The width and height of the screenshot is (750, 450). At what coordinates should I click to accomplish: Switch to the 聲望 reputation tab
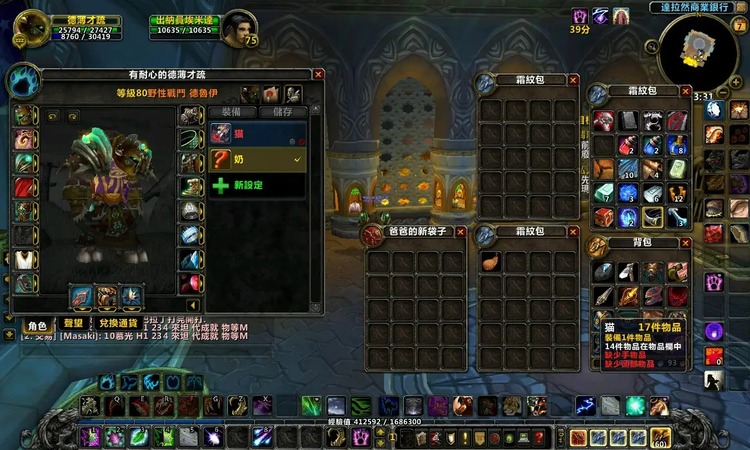73,326
